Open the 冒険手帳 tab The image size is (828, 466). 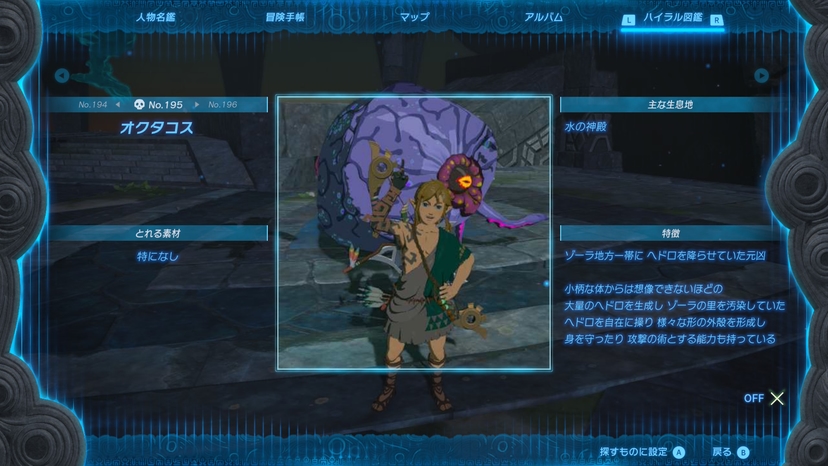[x=285, y=17]
